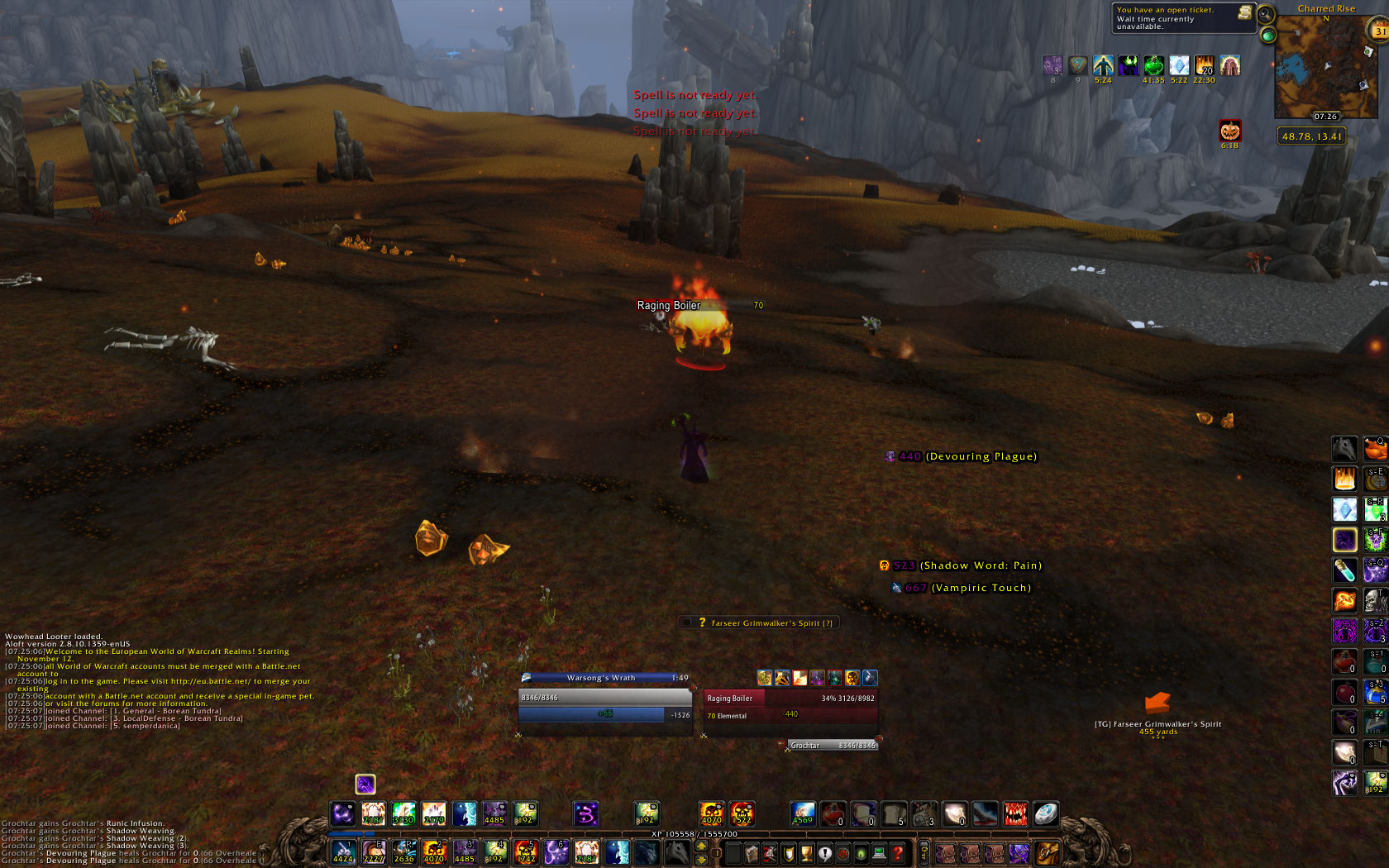Open the main backpack bag

coord(1046,853)
